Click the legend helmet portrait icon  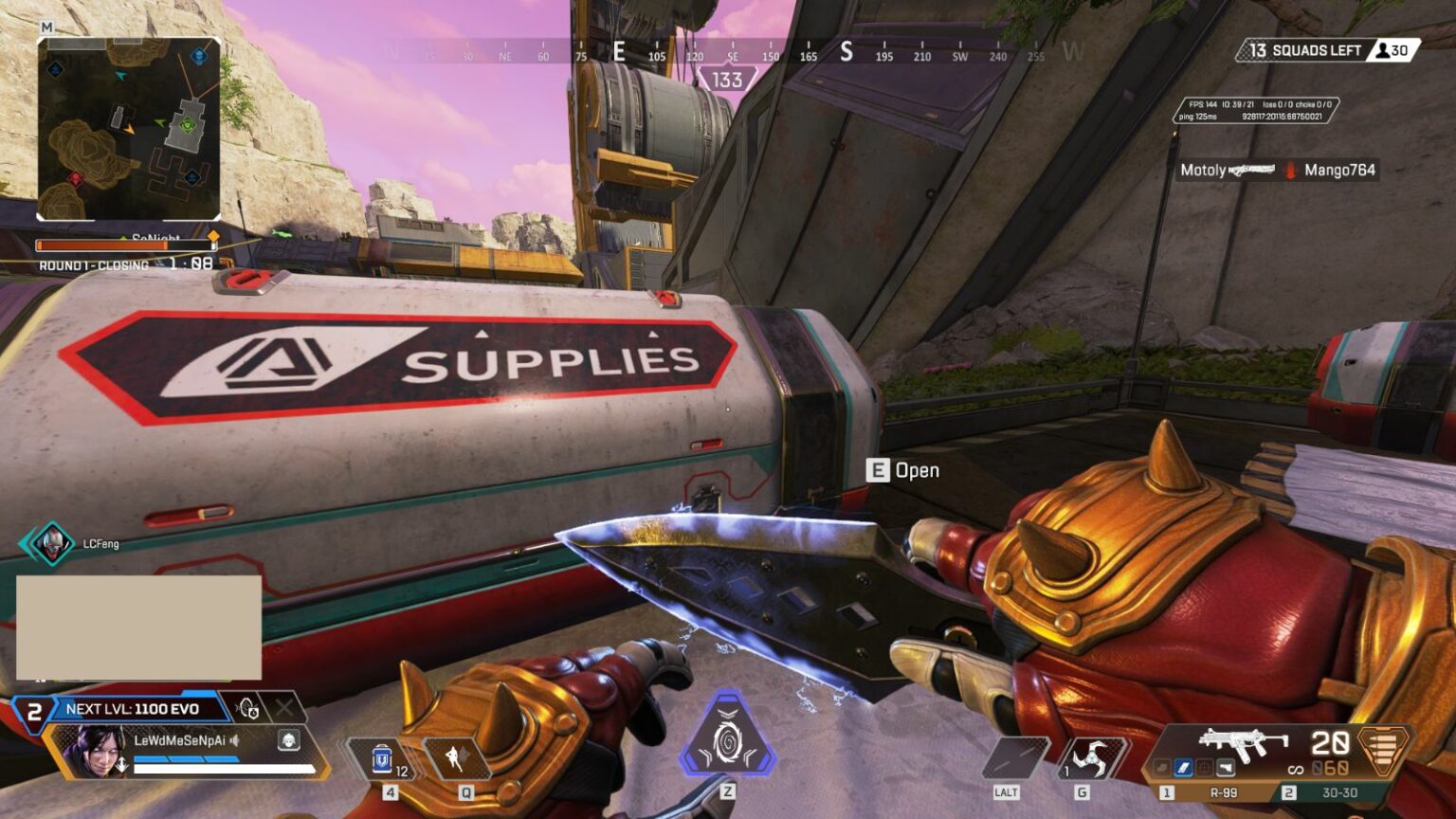[x=288, y=742]
